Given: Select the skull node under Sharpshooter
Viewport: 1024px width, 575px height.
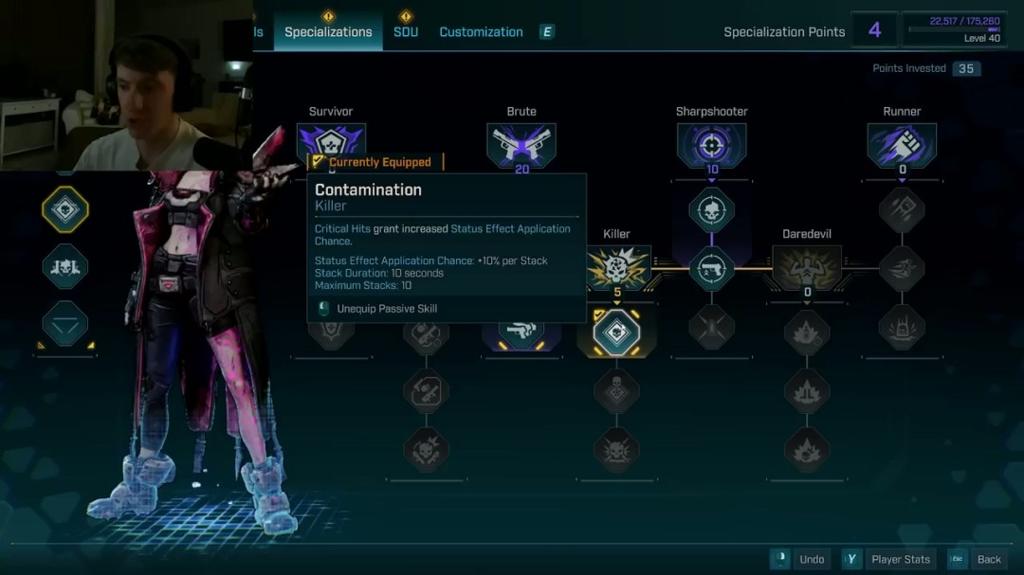Looking at the screenshot, I should pos(712,210).
